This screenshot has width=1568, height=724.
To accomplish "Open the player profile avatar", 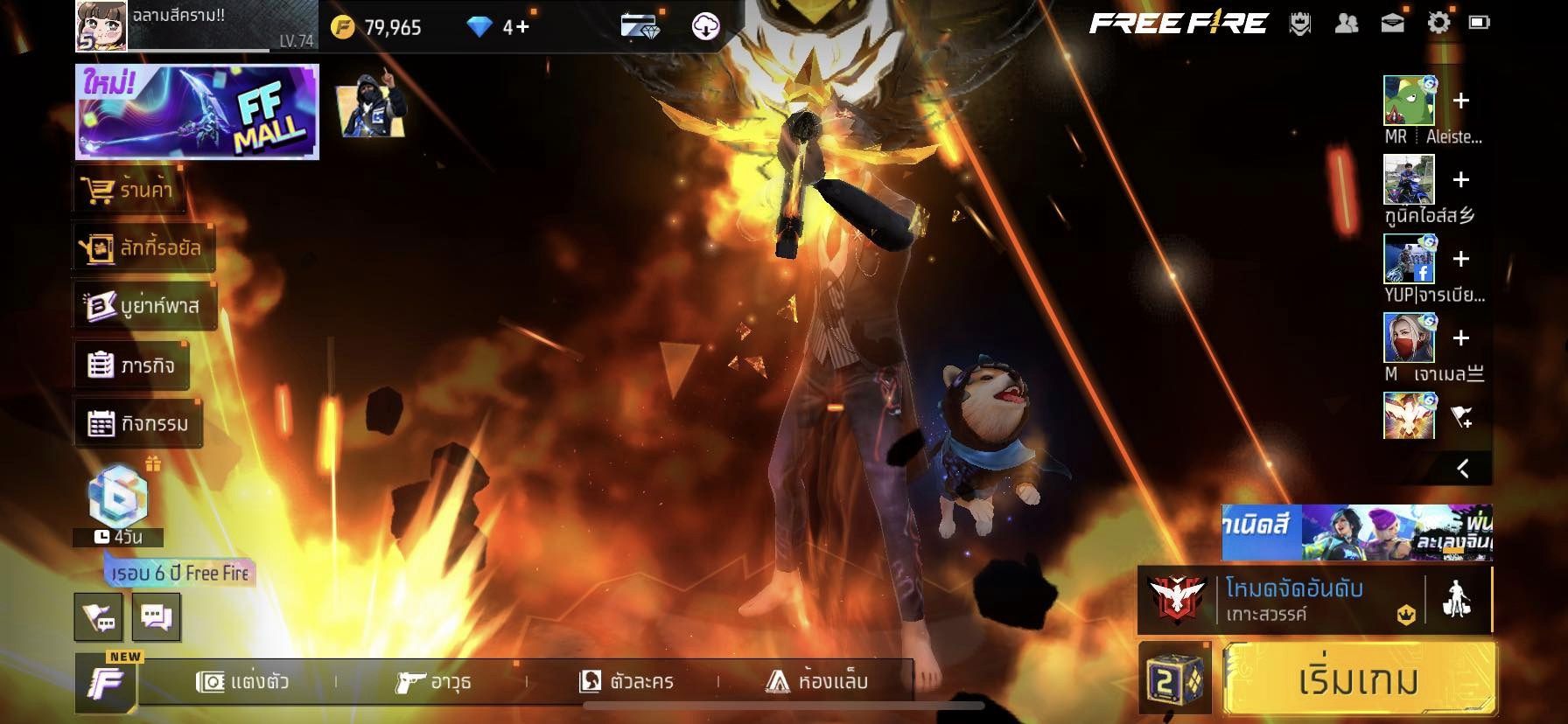I will coord(101,26).
